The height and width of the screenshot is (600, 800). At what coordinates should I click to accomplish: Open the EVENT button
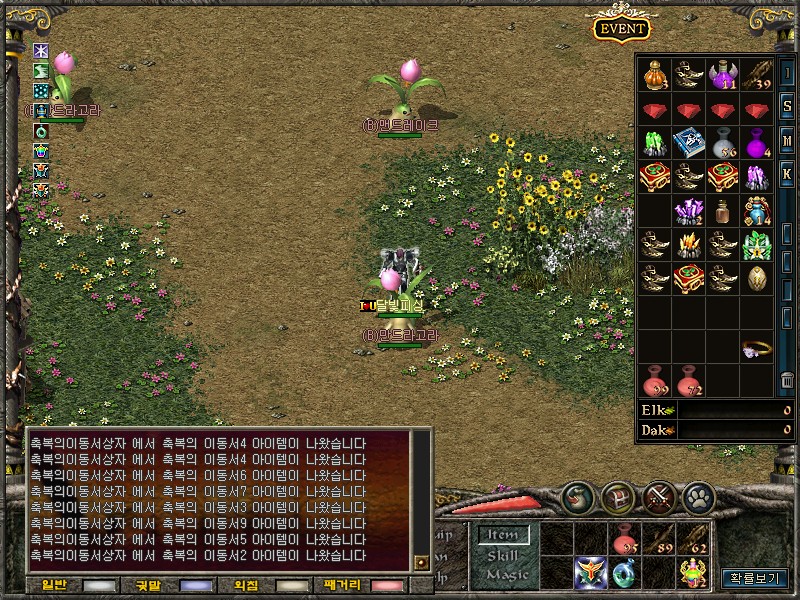621,29
